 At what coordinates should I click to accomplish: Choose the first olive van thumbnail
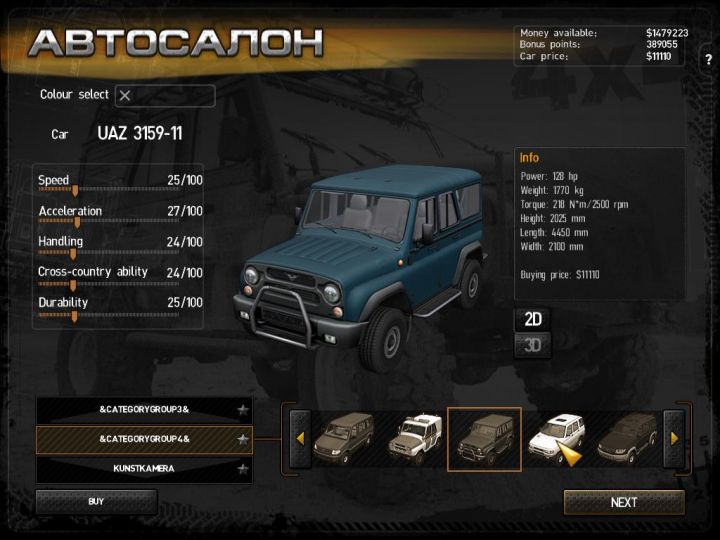343,438
